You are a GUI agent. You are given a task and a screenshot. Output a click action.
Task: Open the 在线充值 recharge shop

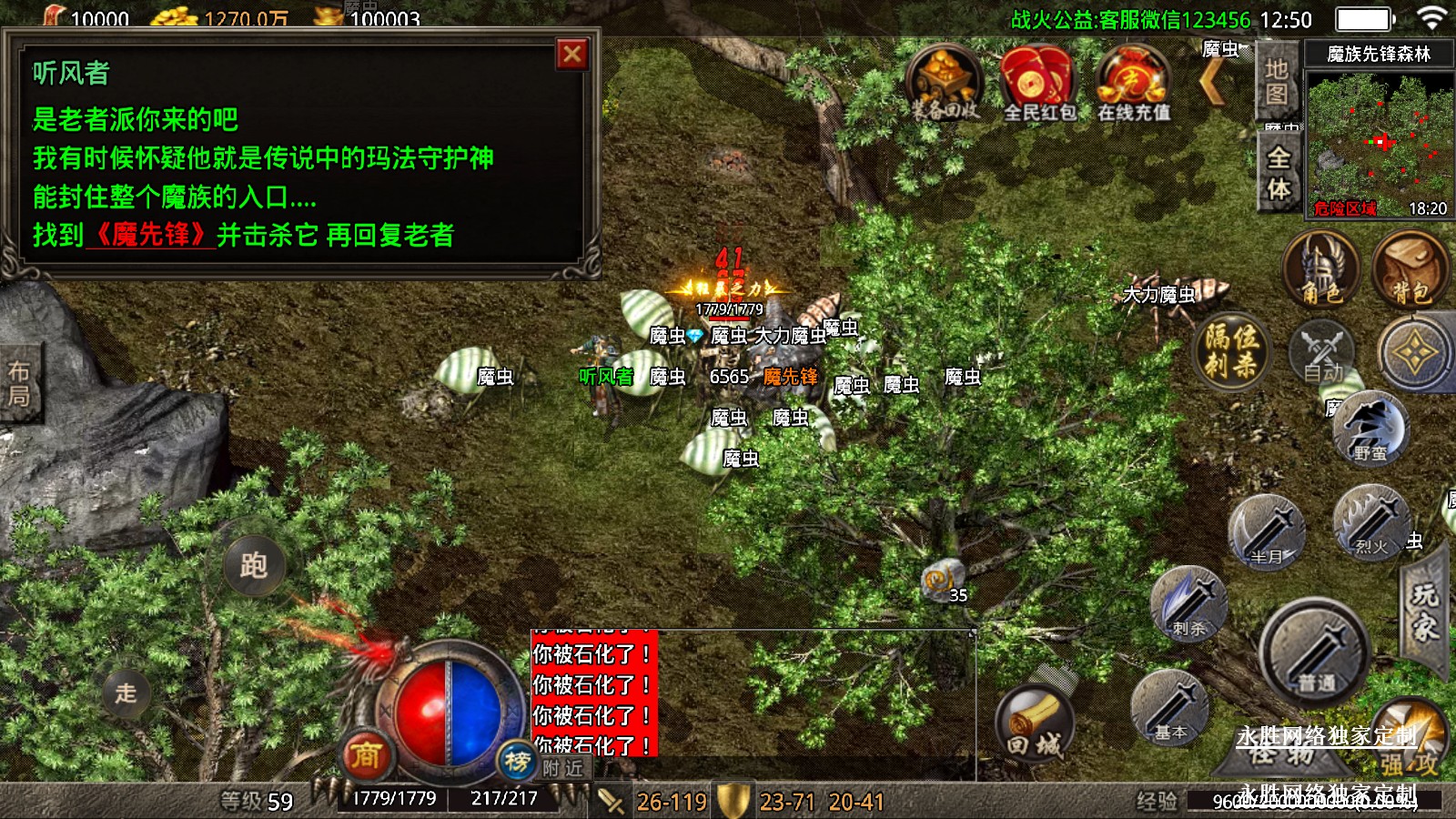(1133, 82)
